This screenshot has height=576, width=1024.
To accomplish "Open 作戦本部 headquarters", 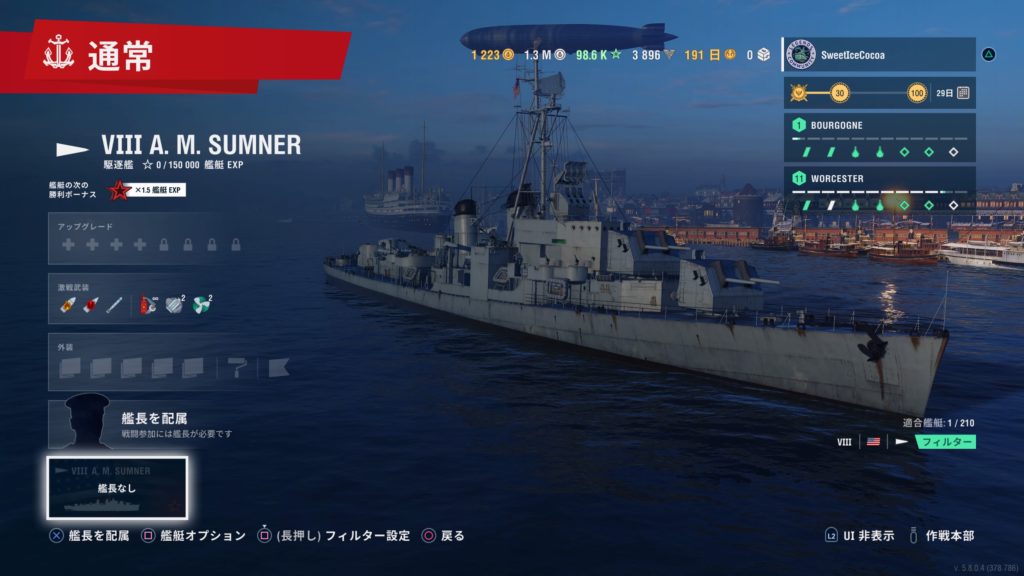I will (940, 536).
